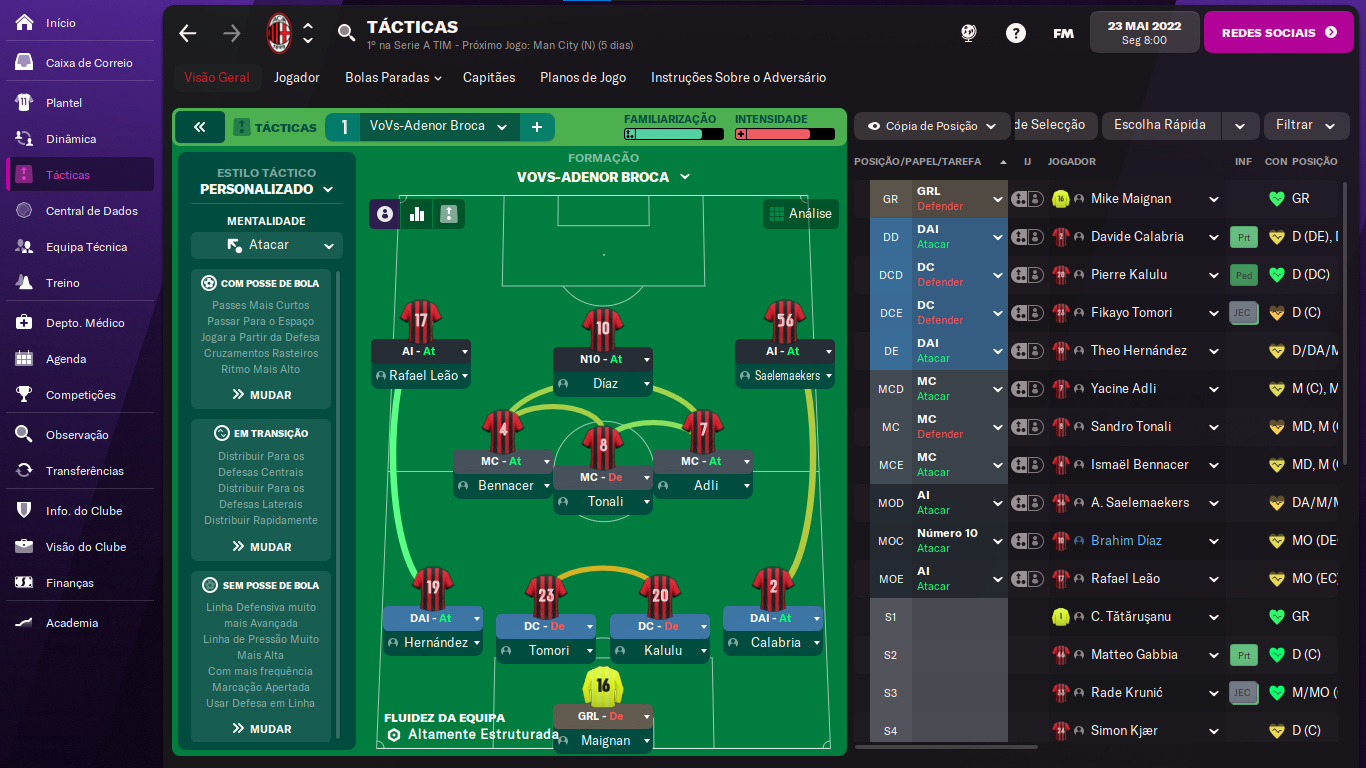This screenshot has height=768, width=1366.
Task: Open the Formação VoVs-Adenor Broca dropdown
Action: [603, 177]
